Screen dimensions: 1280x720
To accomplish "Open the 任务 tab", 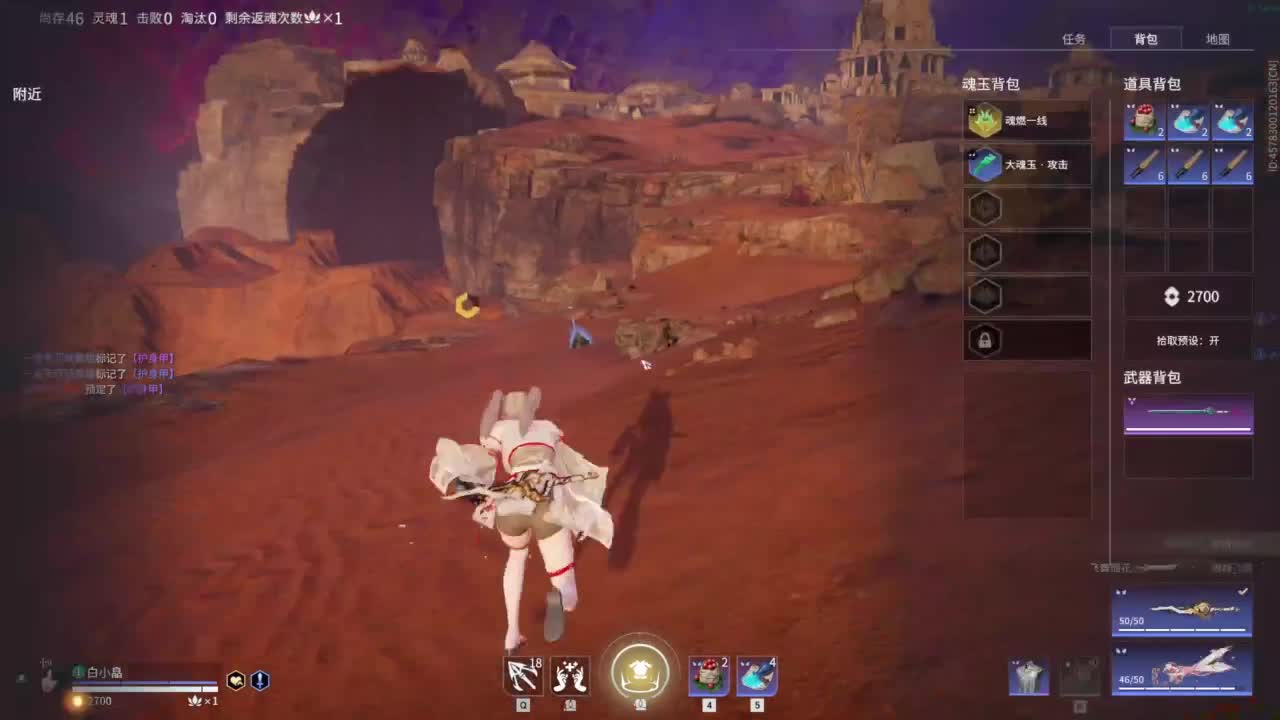I will click(1073, 39).
